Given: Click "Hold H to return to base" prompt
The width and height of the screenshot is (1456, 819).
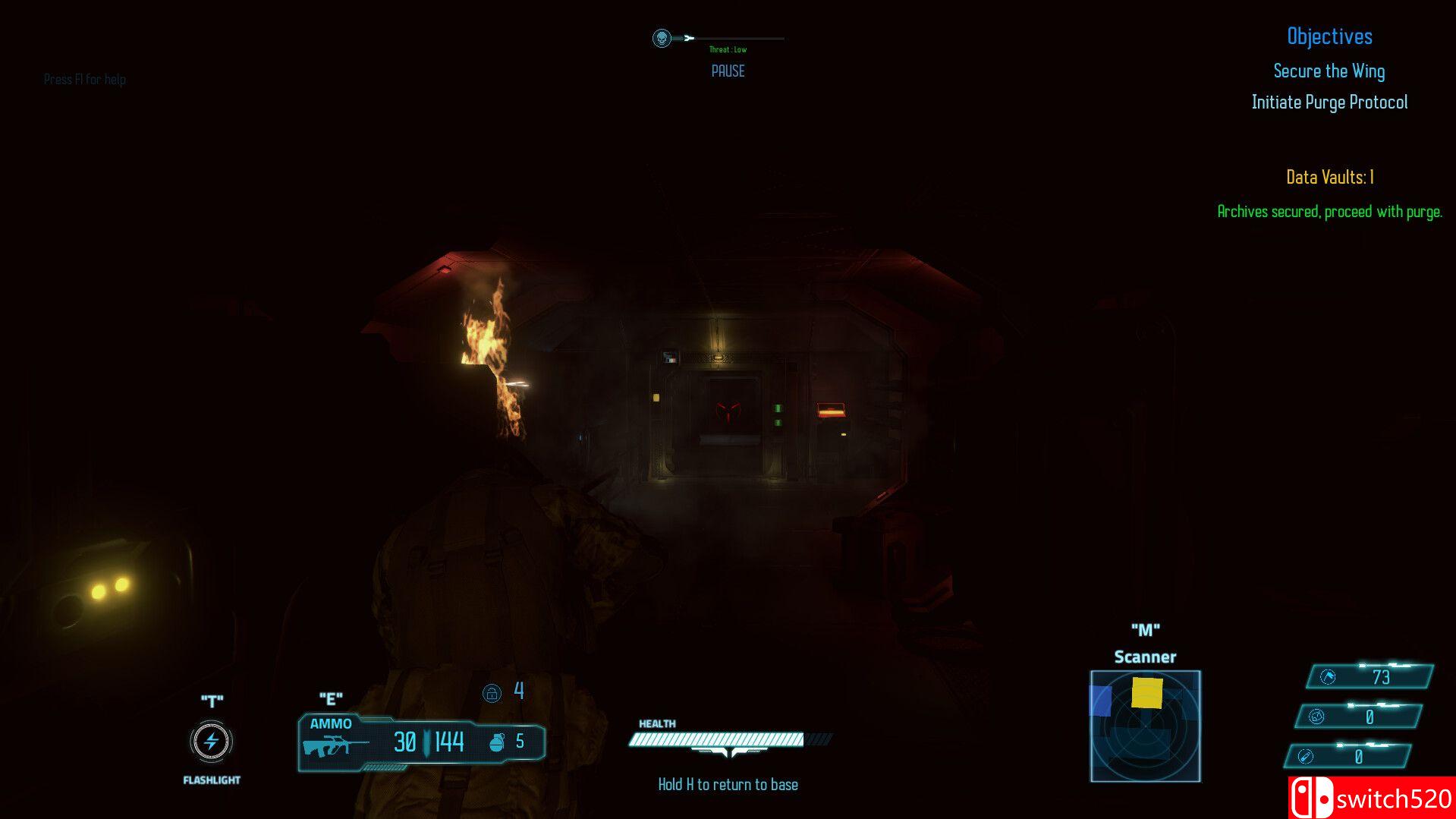Looking at the screenshot, I should (728, 783).
